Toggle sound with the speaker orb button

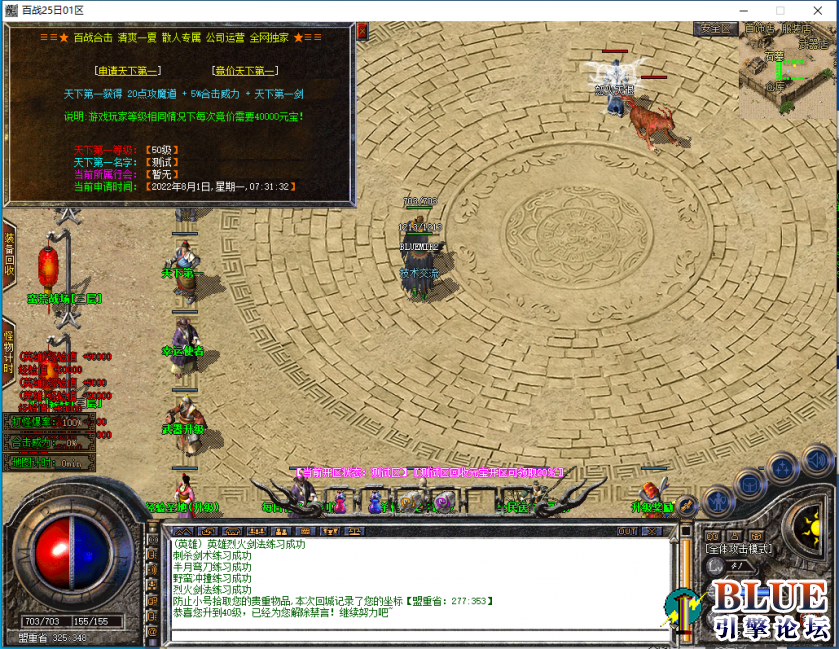818,462
